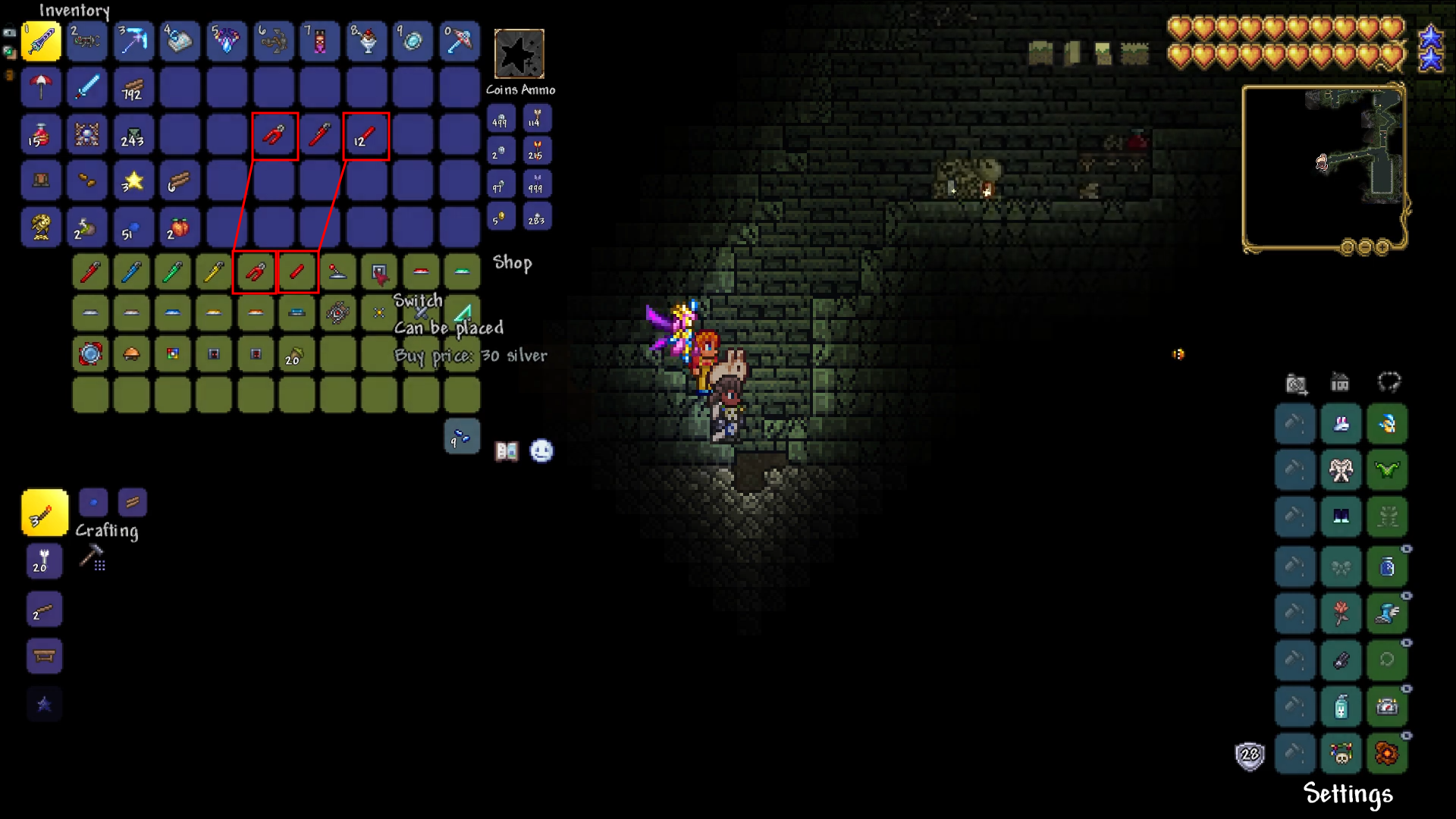Buy the green wrench from the shop
This screenshot has height=819, width=1456.
(x=172, y=272)
